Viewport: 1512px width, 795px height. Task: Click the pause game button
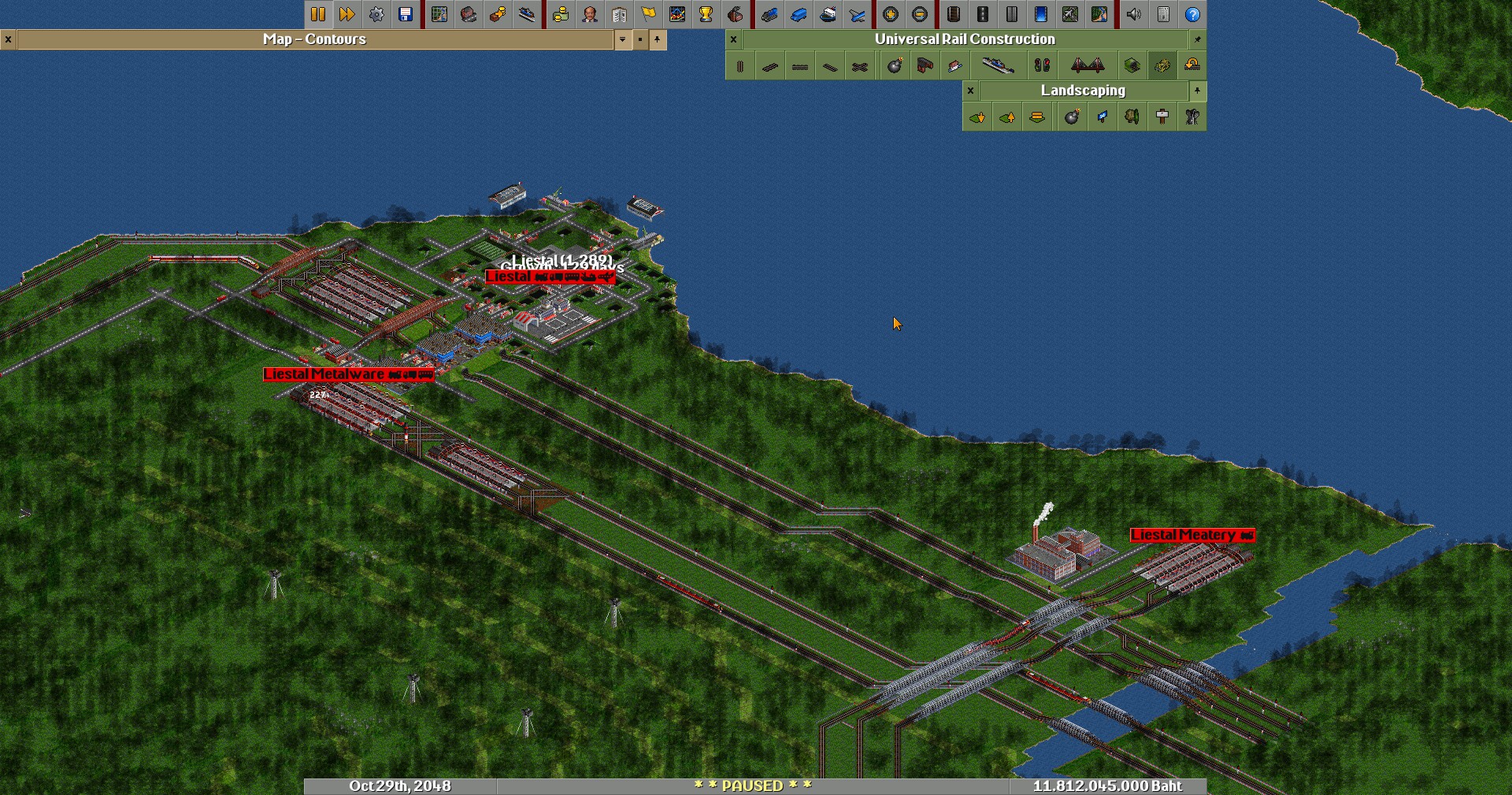point(318,14)
